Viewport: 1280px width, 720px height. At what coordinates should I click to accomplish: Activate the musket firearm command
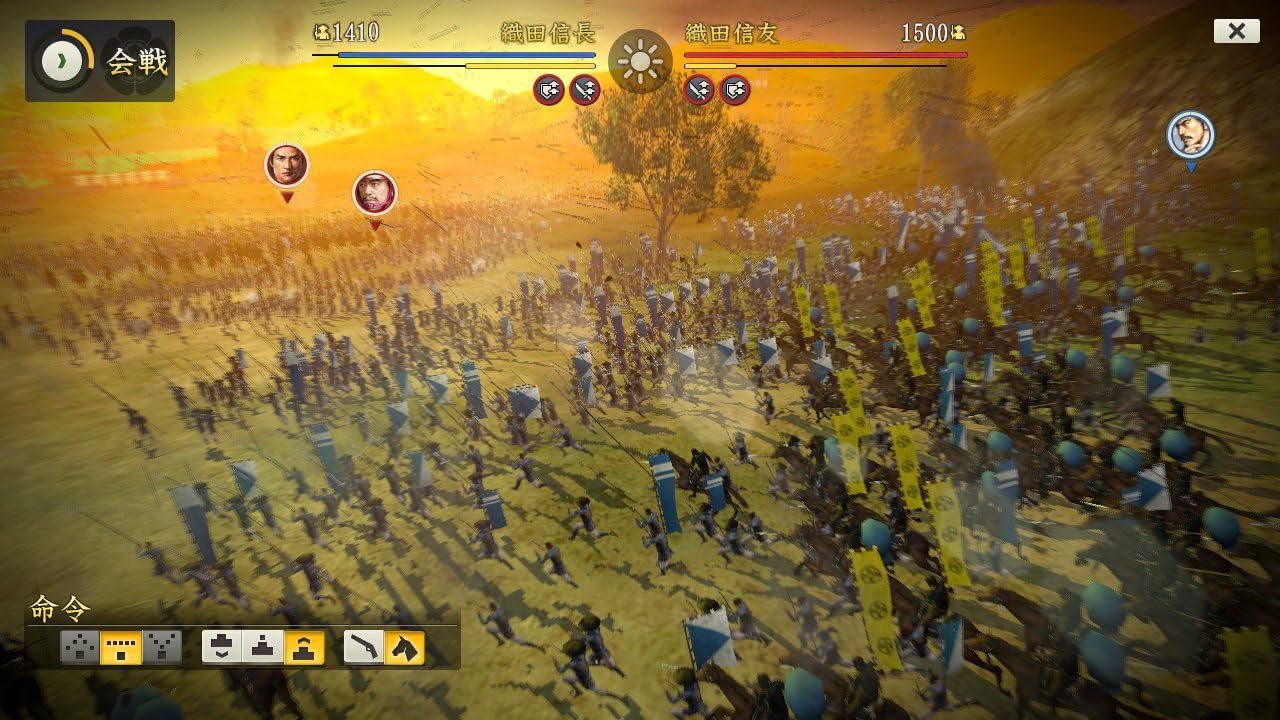pos(364,647)
